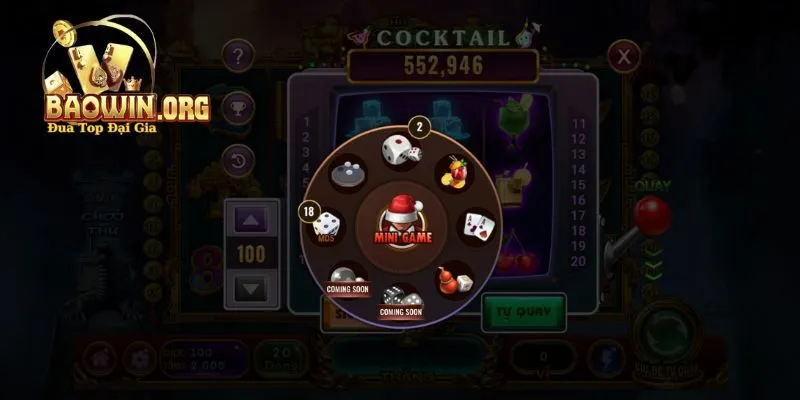Open the question mark help button
Screen dimensions: 800x400
237,56
